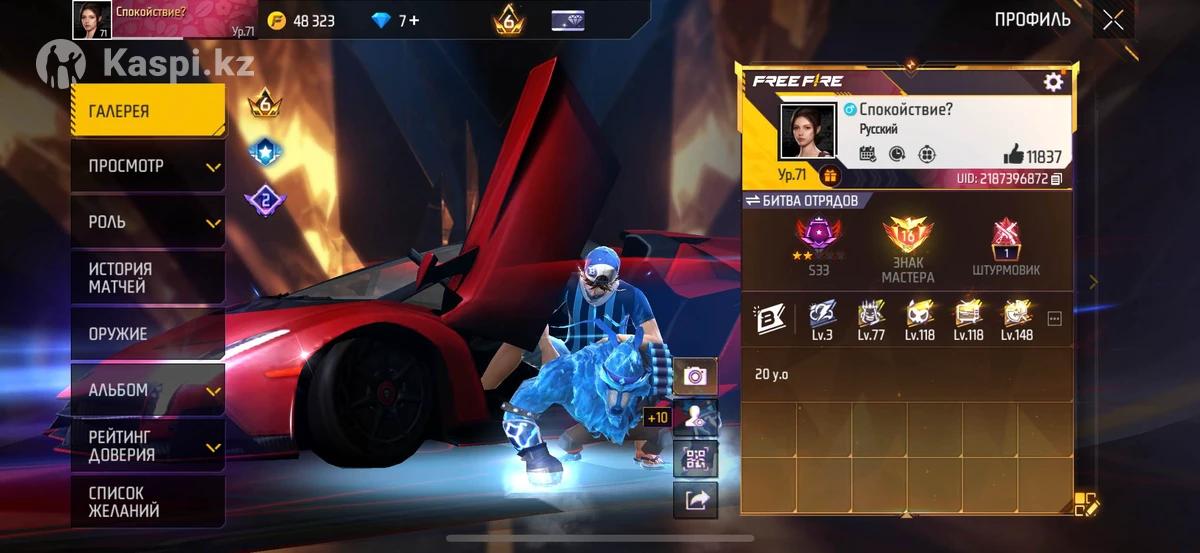Copy the UID with the copy icon

(x=1056, y=179)
